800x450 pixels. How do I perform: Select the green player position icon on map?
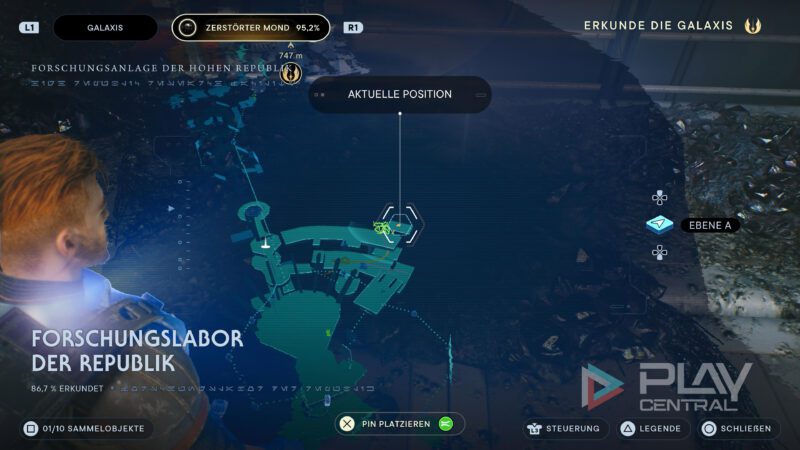(381, 227)
